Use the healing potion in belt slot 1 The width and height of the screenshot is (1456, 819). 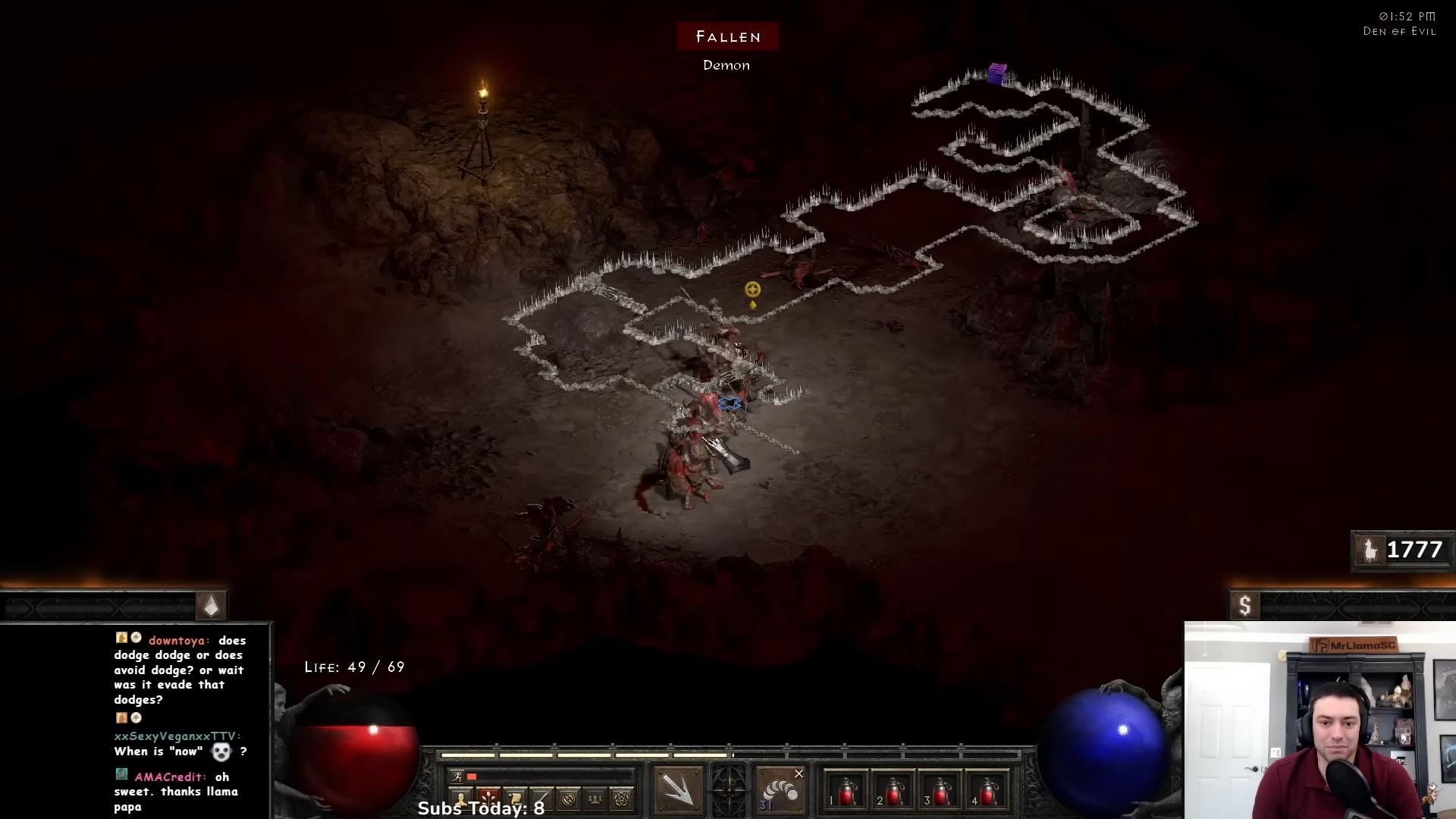click(846, 792)
